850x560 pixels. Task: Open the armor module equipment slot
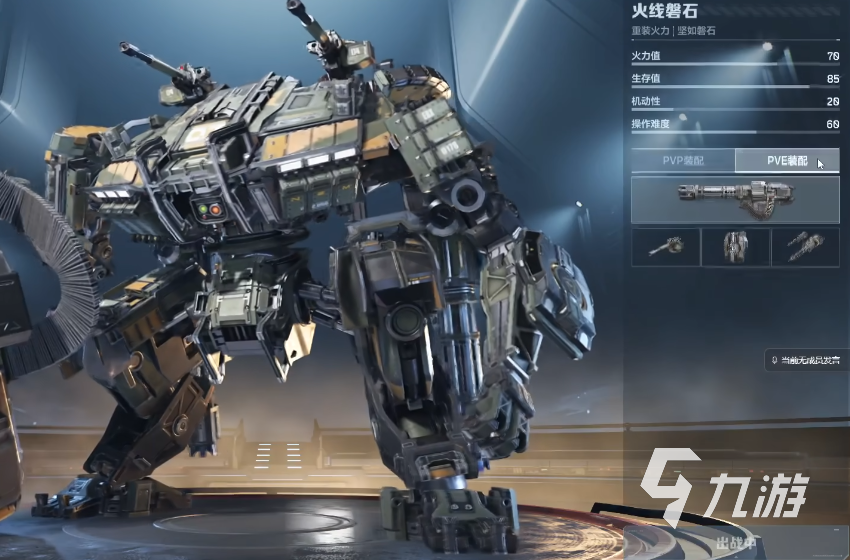[x=735, y=247]
